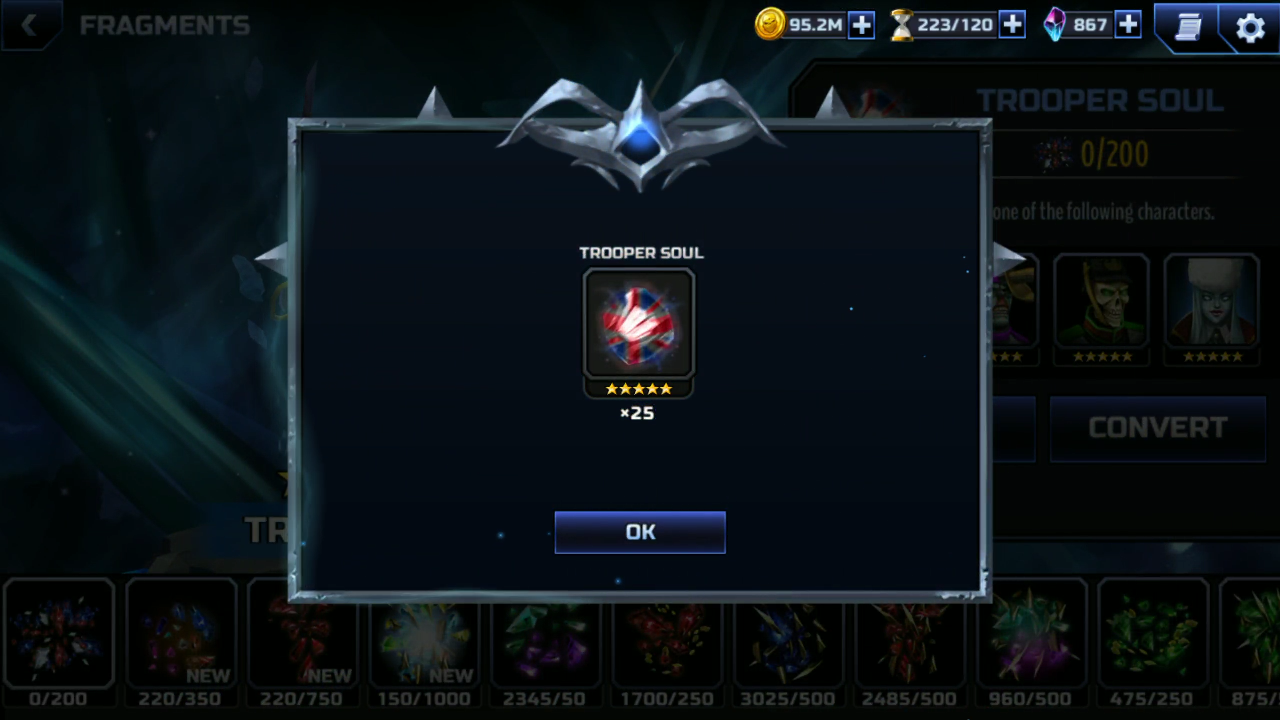This screenshot has height=720, width=1280.
Task: Choose the fragment slot showing 1700/250
Action: pos(668,634)
